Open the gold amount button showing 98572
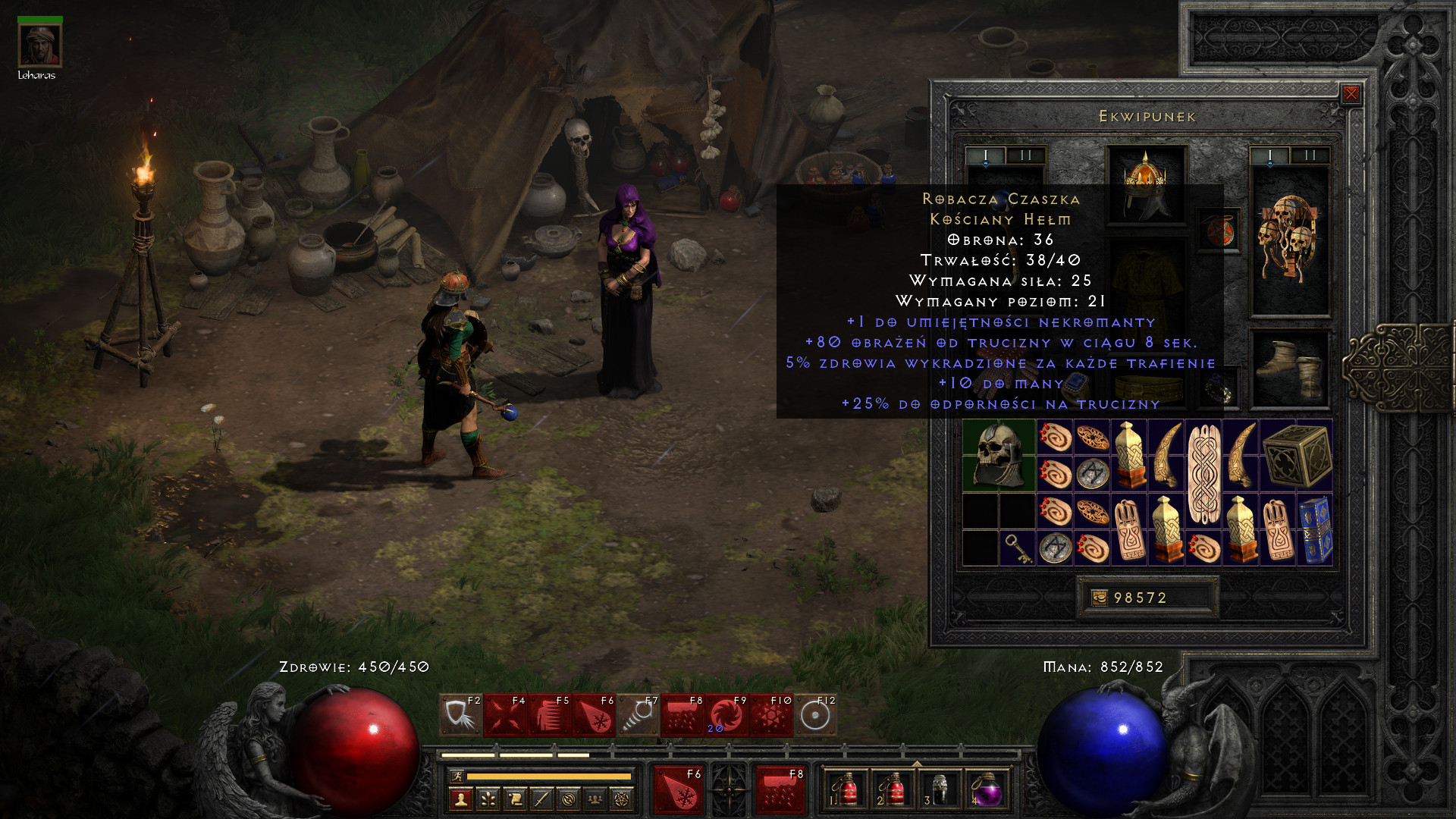This screenshot has height=819, width=1456. pyautogui.click(x=1147, y=598)
